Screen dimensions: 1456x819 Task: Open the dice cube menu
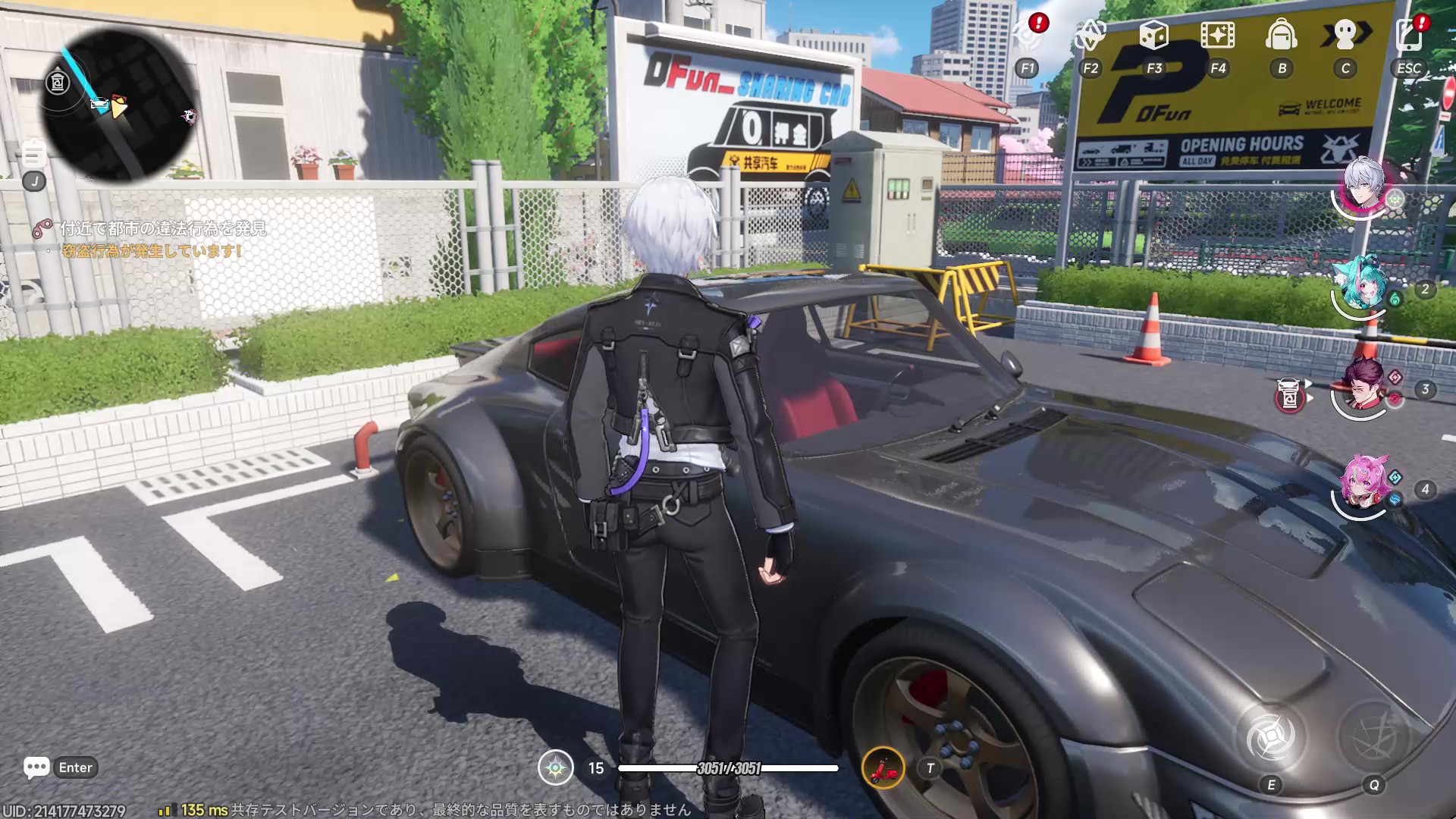(1153, 35)
